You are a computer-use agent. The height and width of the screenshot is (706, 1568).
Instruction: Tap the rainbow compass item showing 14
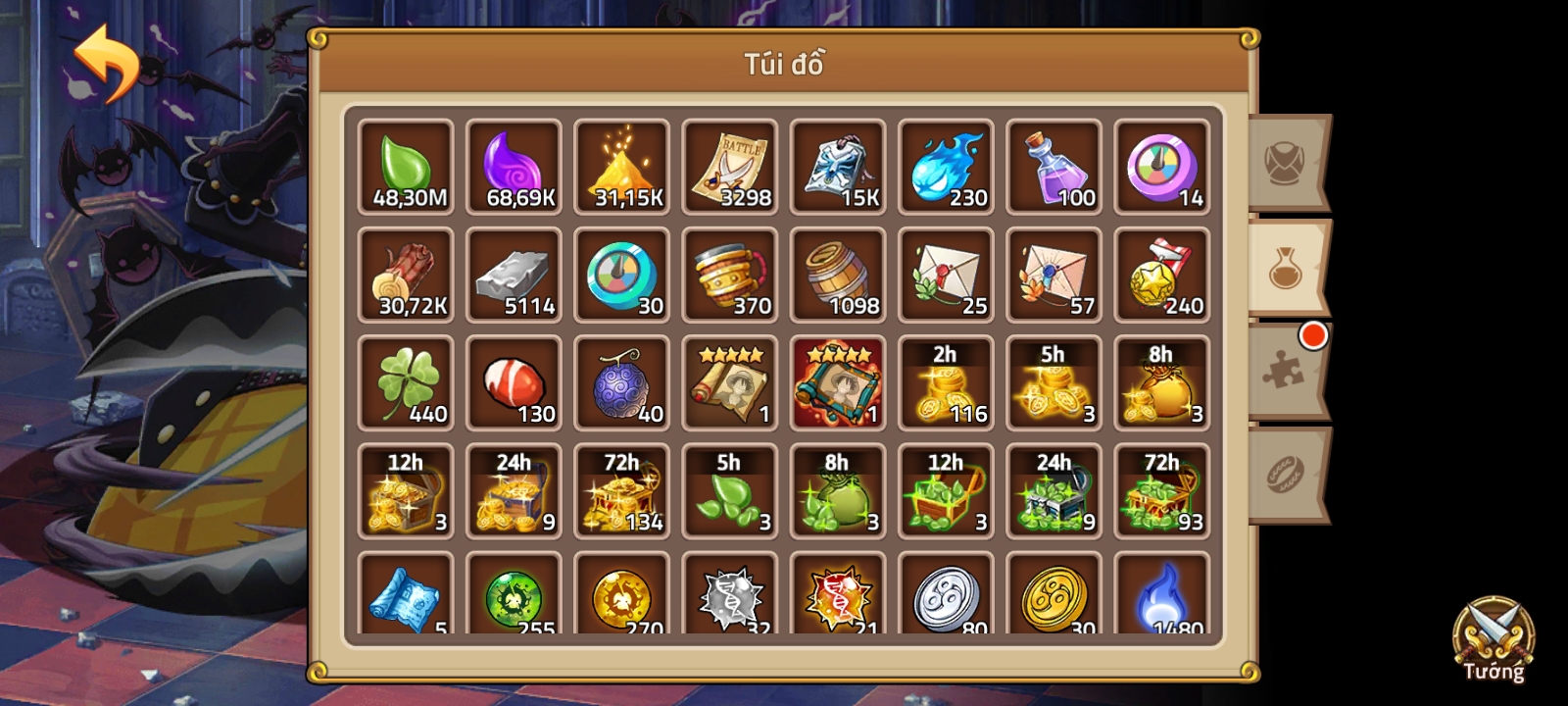point(1161,167)
